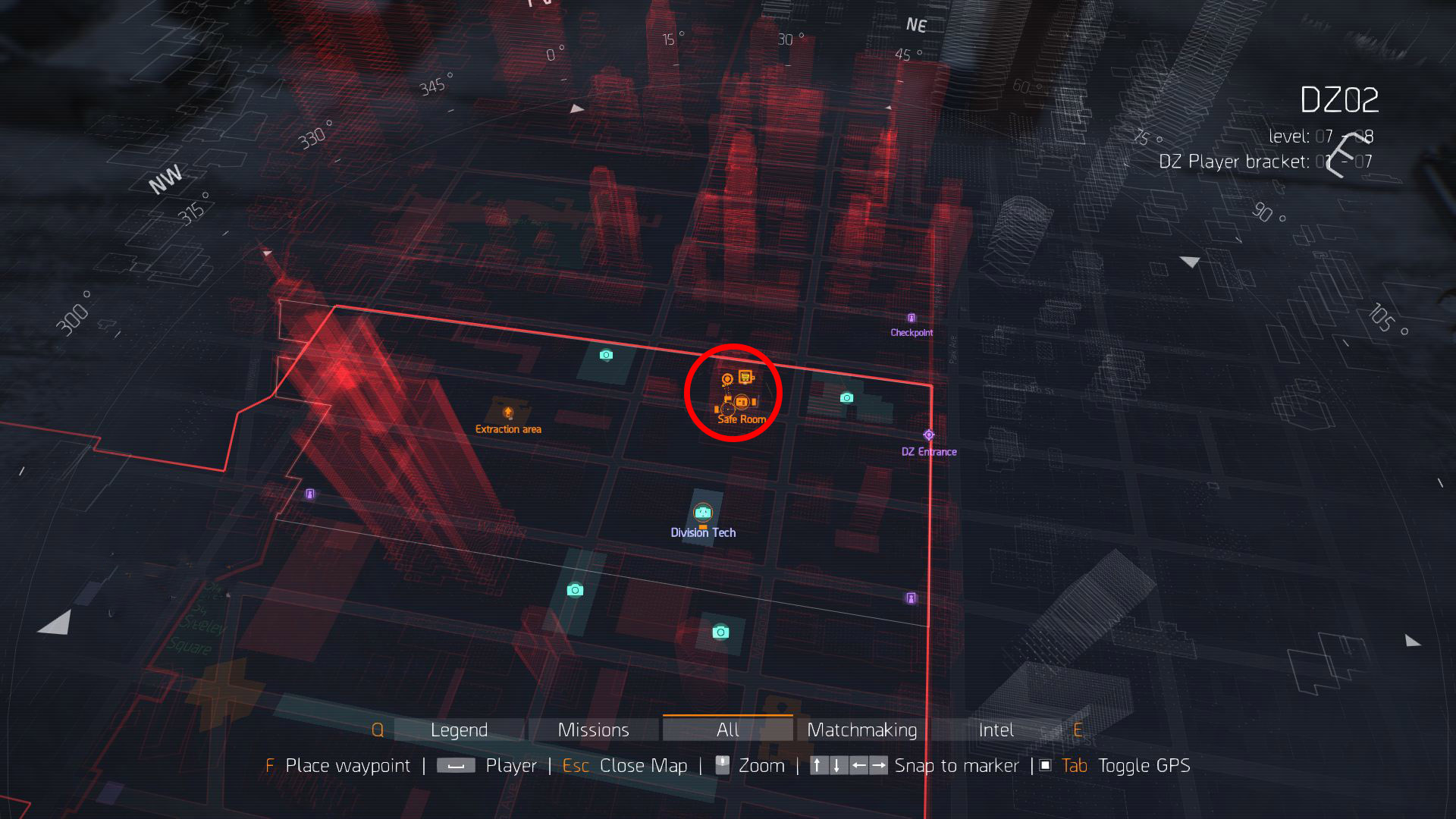
Task: Click the Safe Room marker
Action: pyautogui.click(x=742, y=403)
